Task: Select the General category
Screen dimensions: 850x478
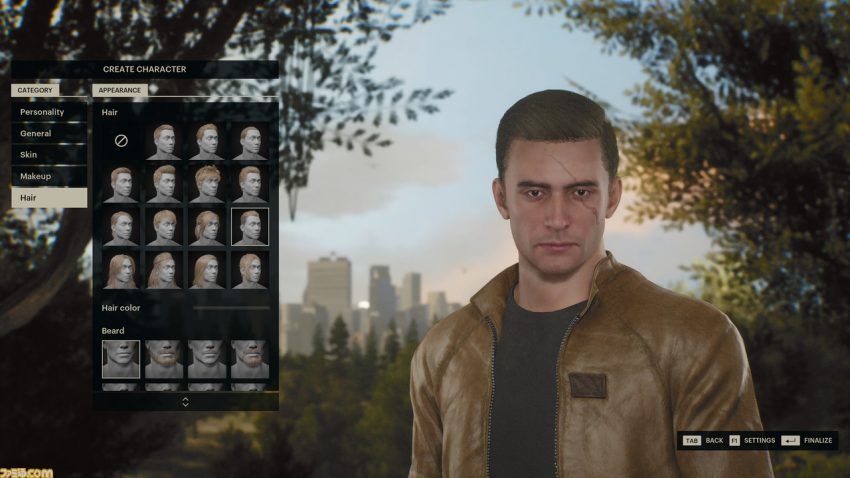Action: [x=49, y=133]
